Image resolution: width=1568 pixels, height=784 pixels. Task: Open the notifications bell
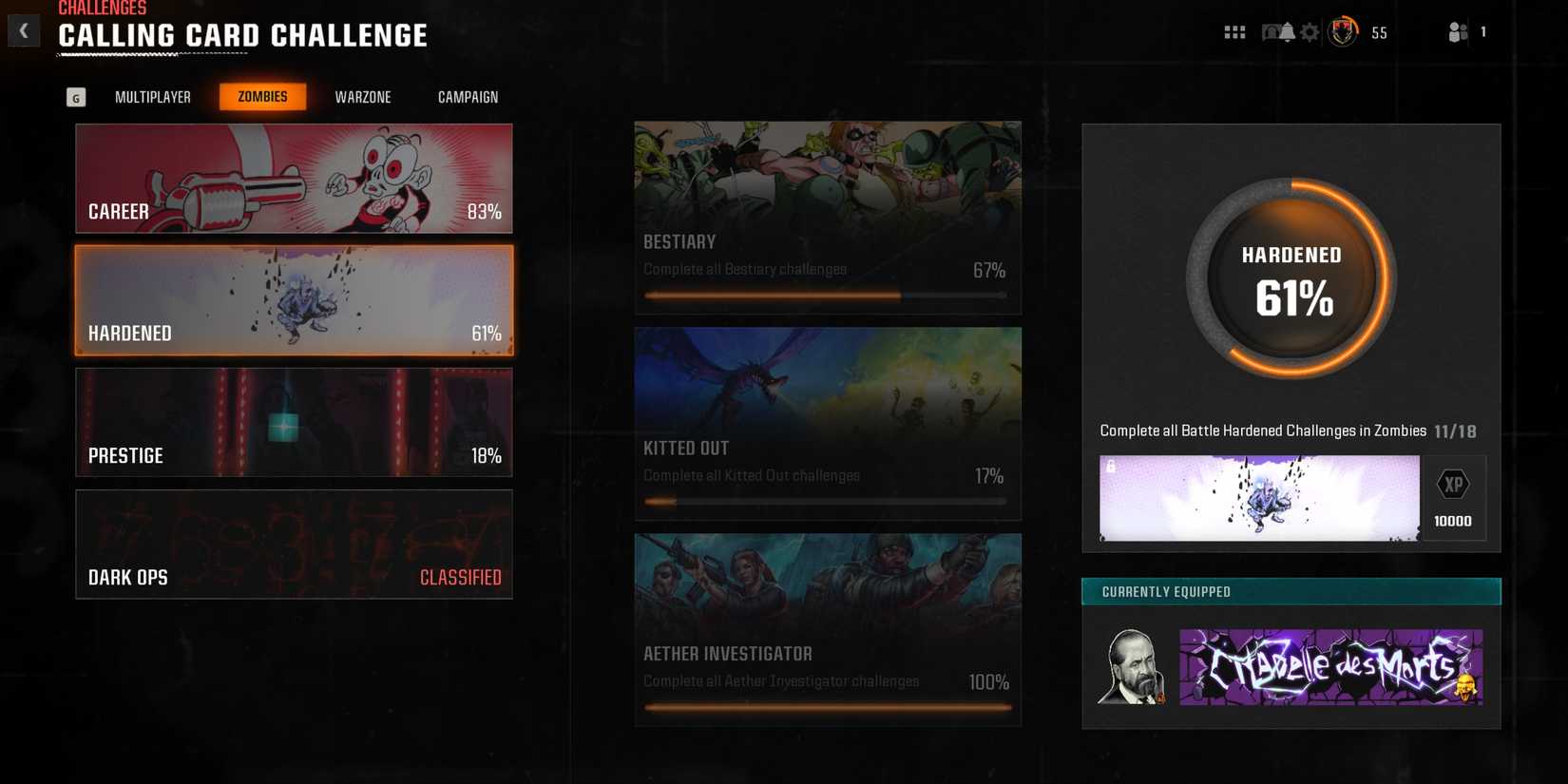point(1288,31)
